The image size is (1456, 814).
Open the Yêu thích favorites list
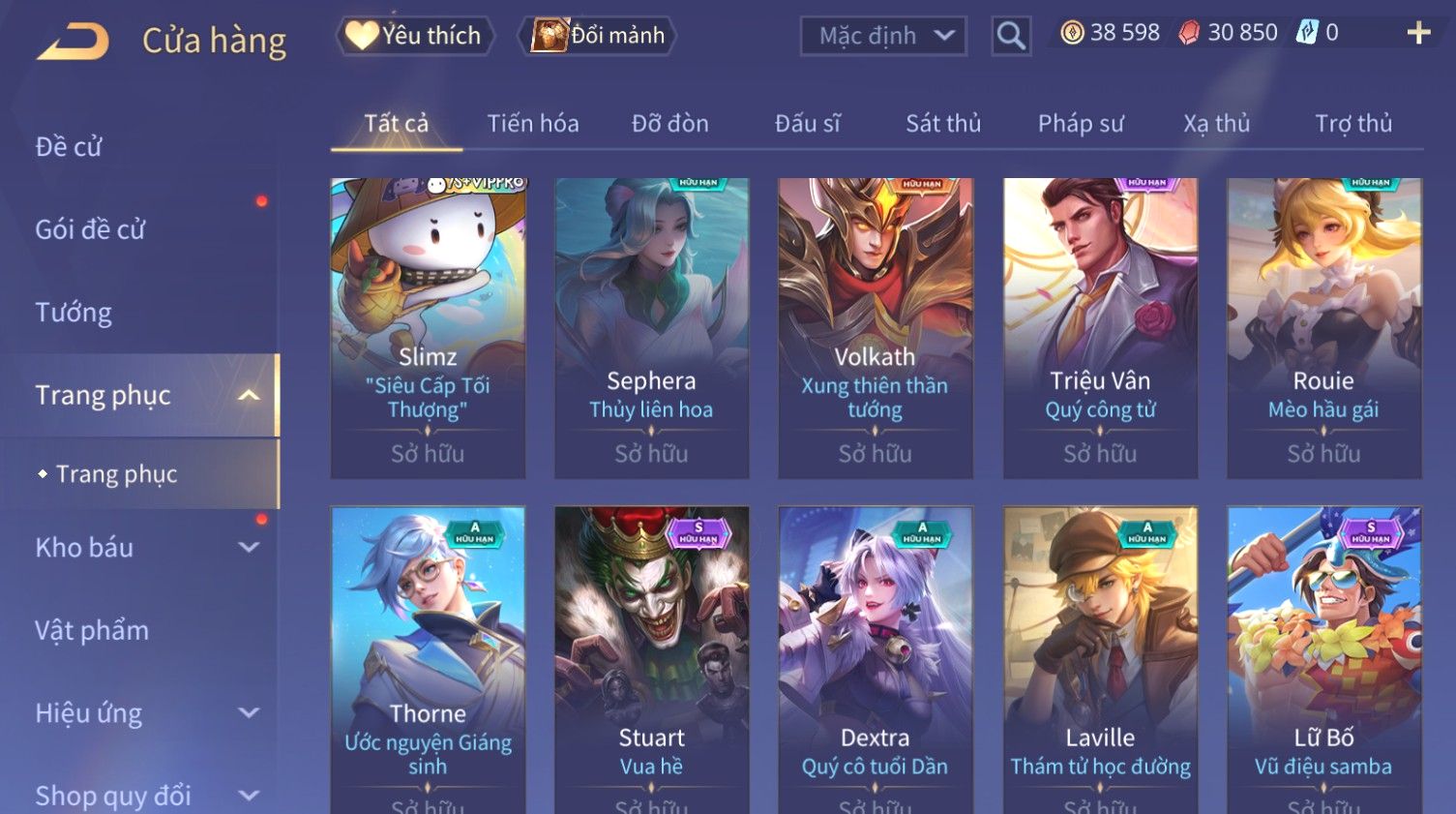[x=415, y=36]
